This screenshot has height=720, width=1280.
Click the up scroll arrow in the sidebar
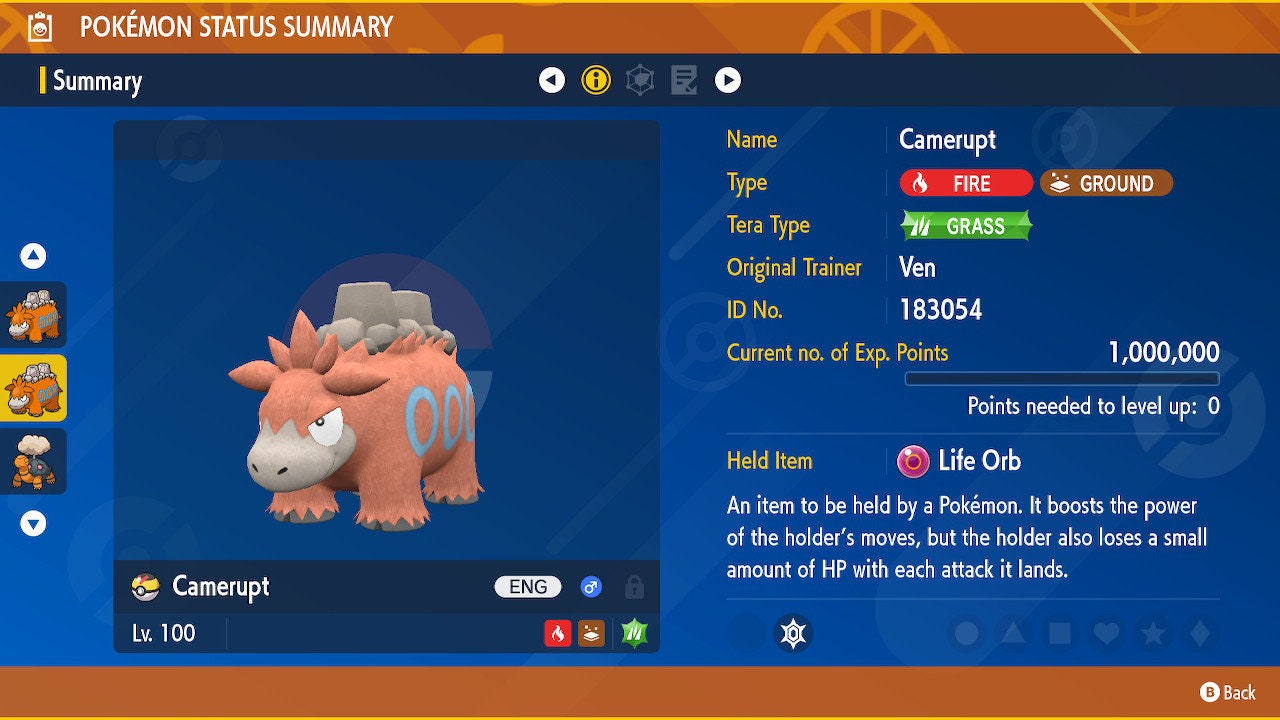pyautogui.click(x=33, y=256)
